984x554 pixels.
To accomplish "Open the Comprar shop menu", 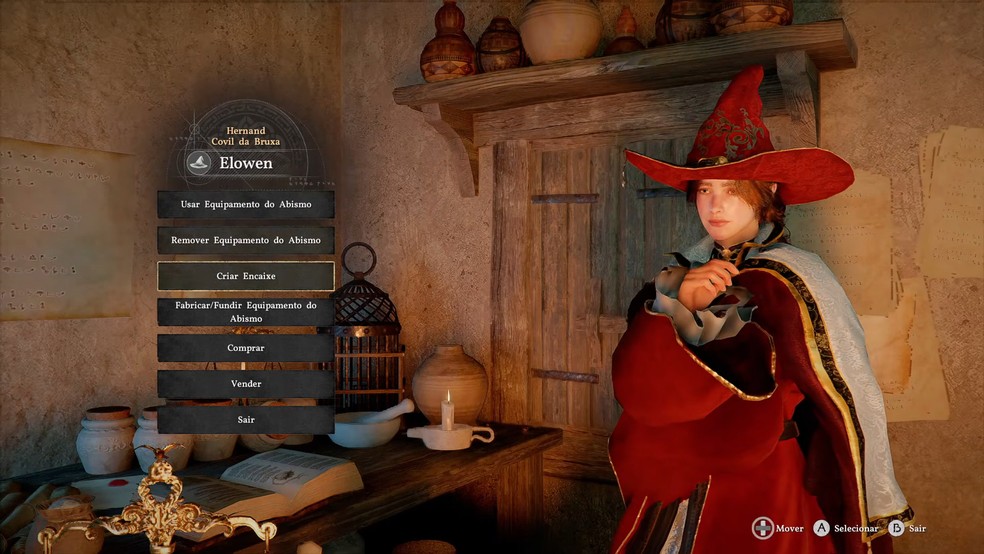I will 246,348.
